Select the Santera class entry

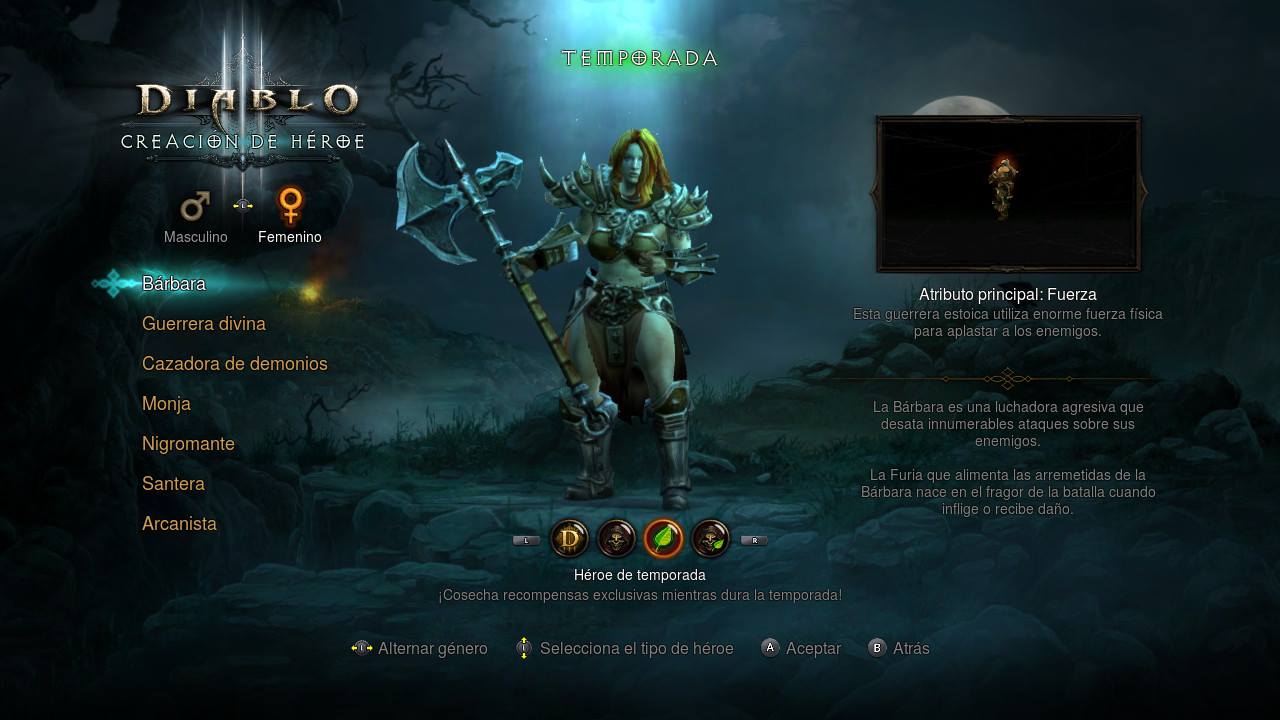(x=173, y=484)
